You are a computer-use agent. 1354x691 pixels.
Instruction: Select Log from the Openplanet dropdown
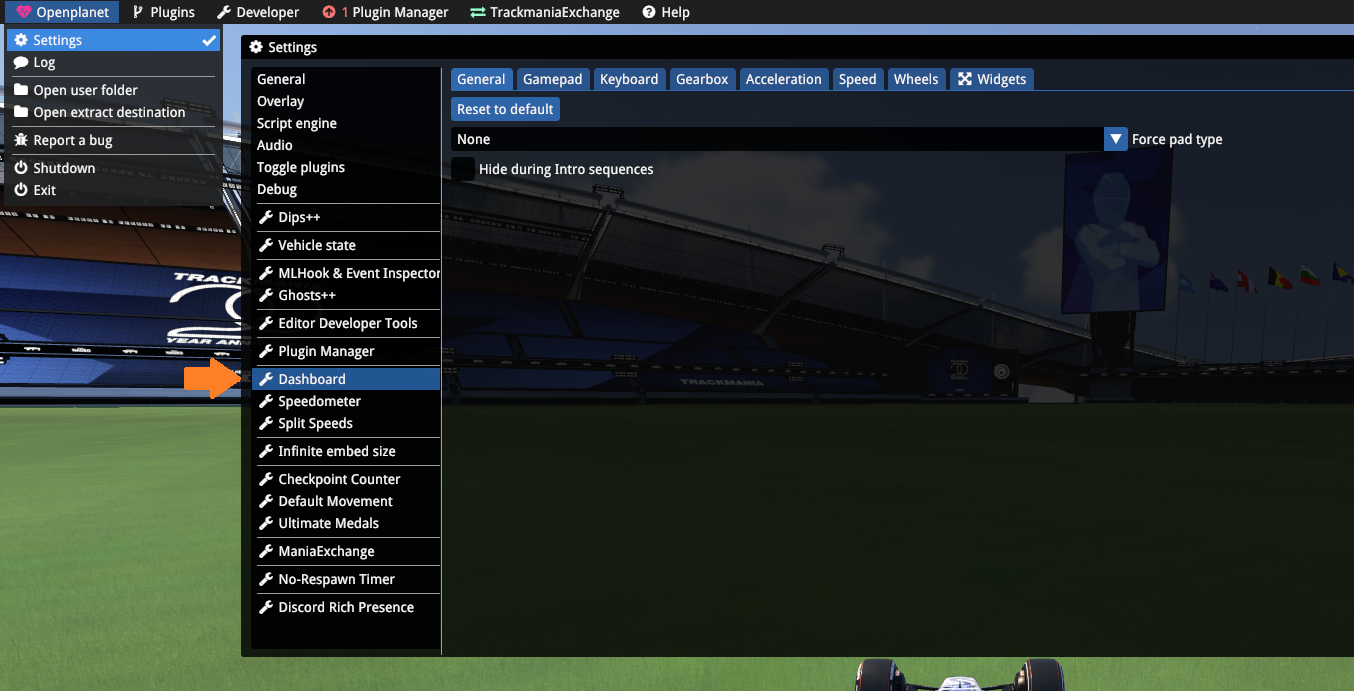(44, 62)
